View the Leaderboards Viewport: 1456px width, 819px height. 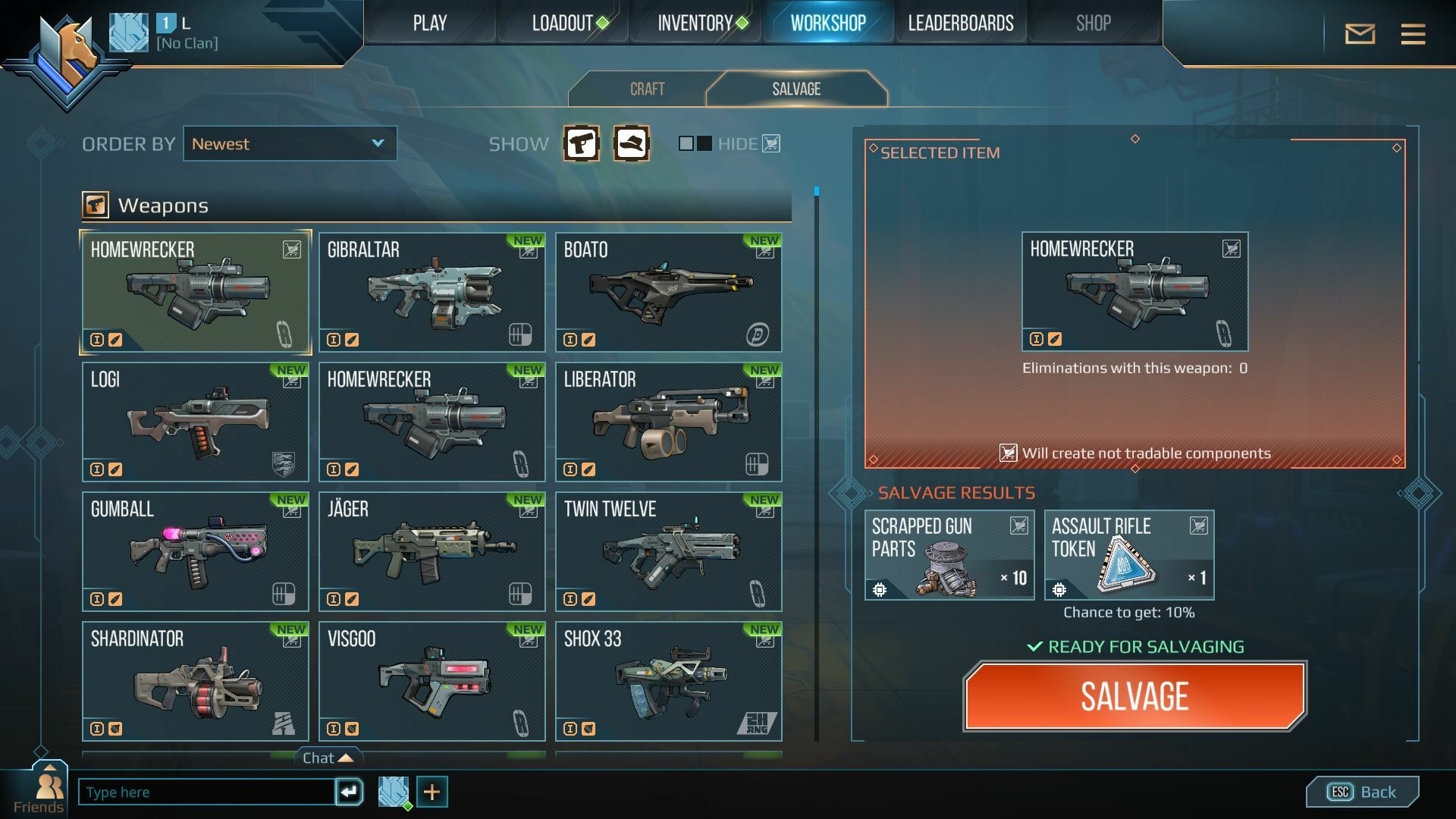point(960,24)
